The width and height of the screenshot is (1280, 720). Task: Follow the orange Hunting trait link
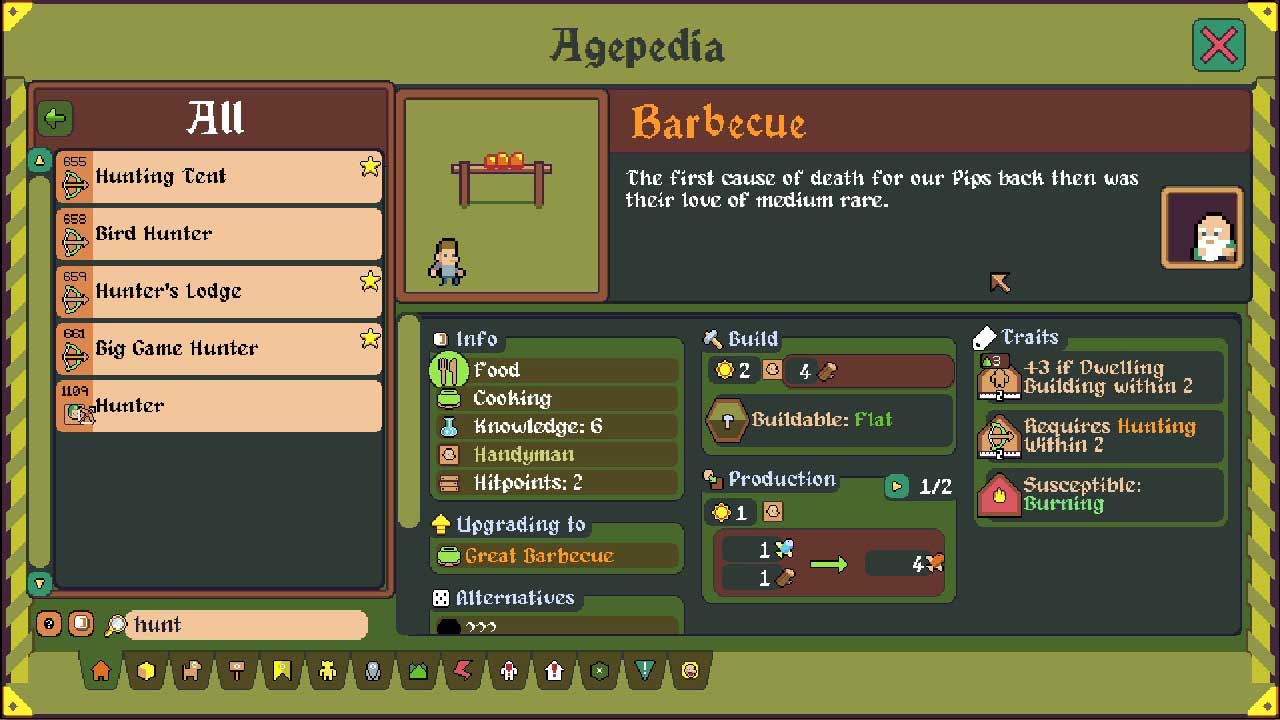pos(1155,427)
